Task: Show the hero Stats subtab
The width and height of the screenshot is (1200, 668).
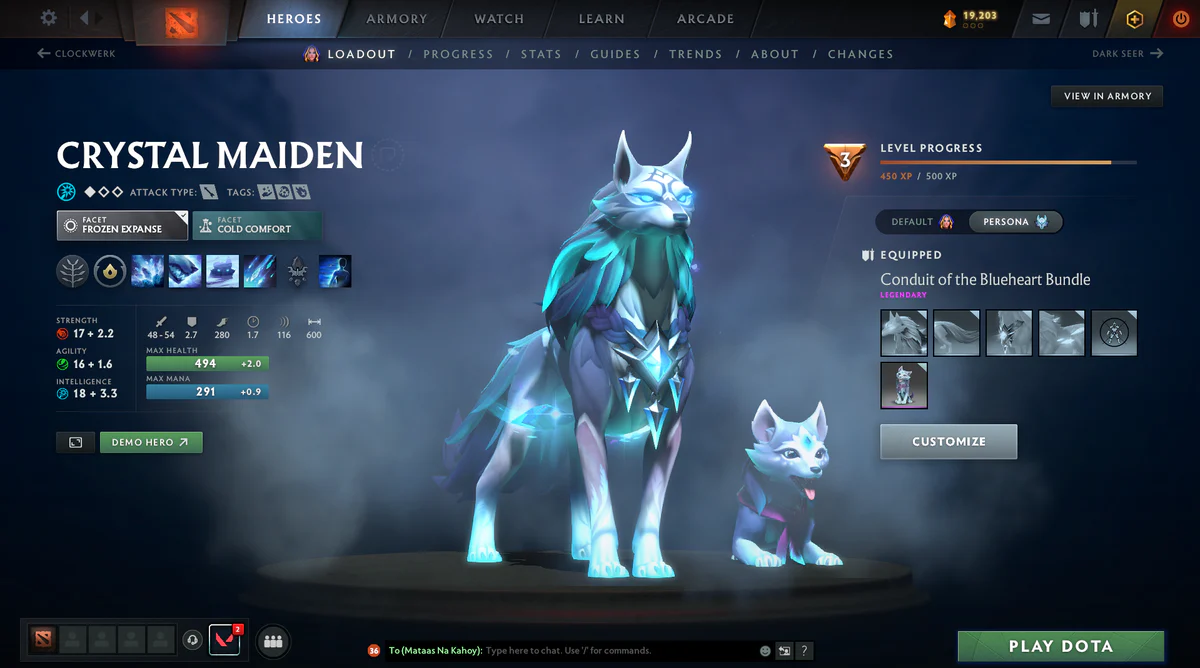Action: 541,54
